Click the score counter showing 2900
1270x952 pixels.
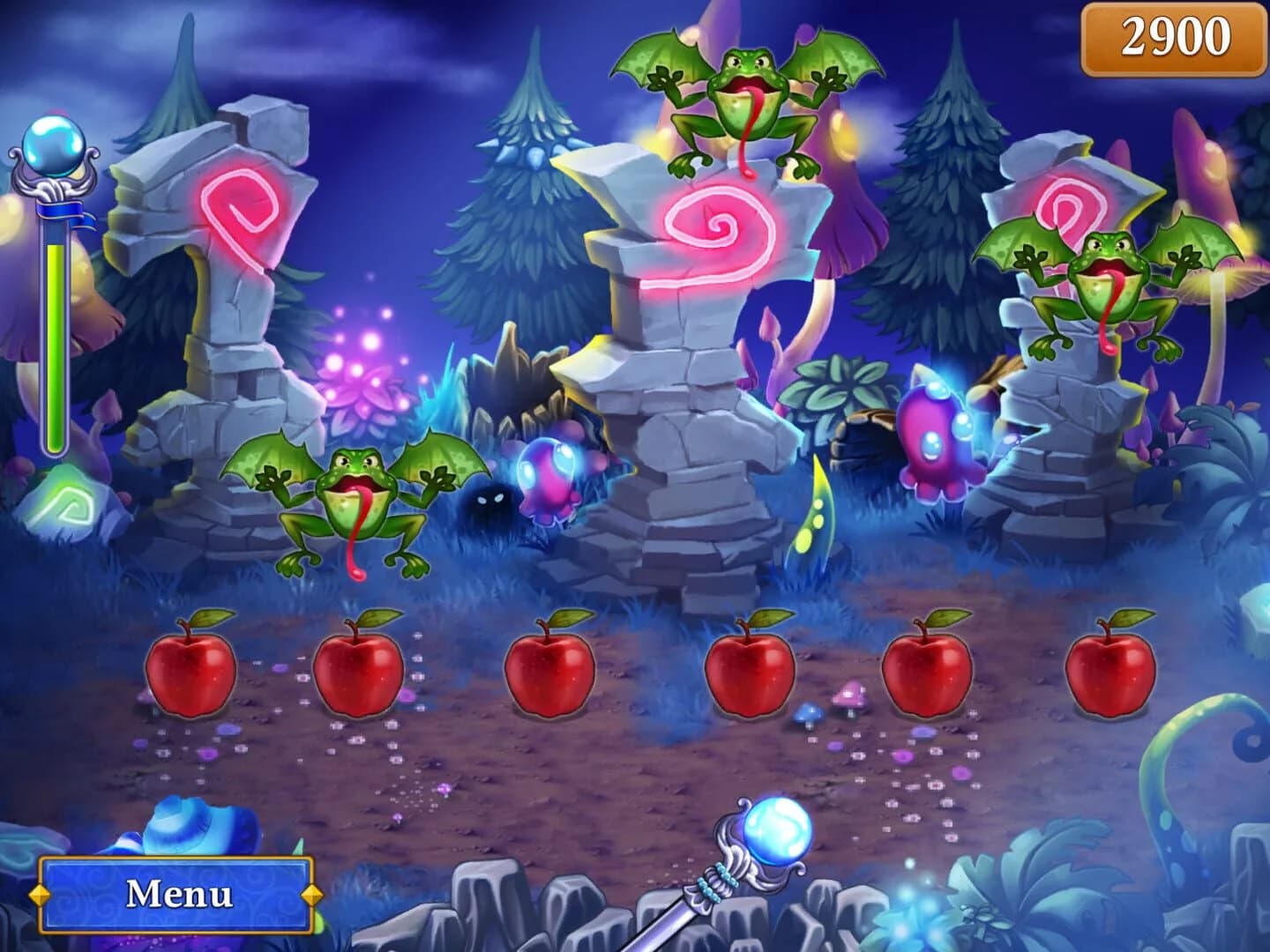tap(1171, 37)
